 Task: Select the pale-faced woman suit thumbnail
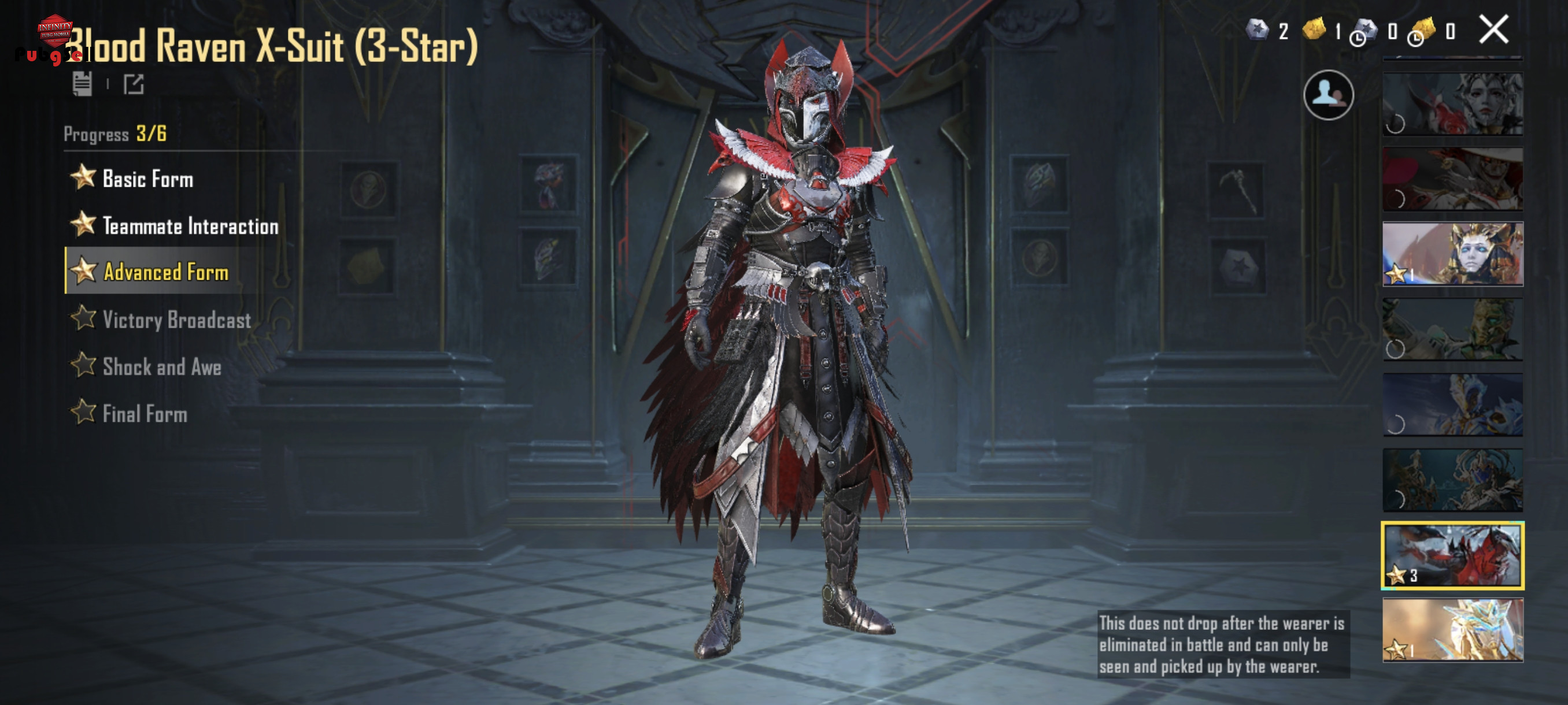(1452, 103)
